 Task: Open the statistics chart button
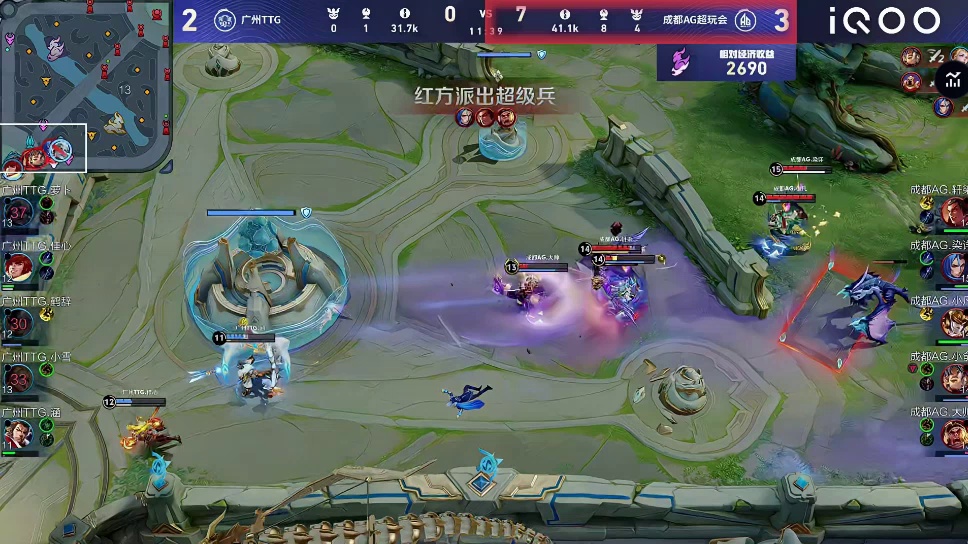click(x=951, y=82)
